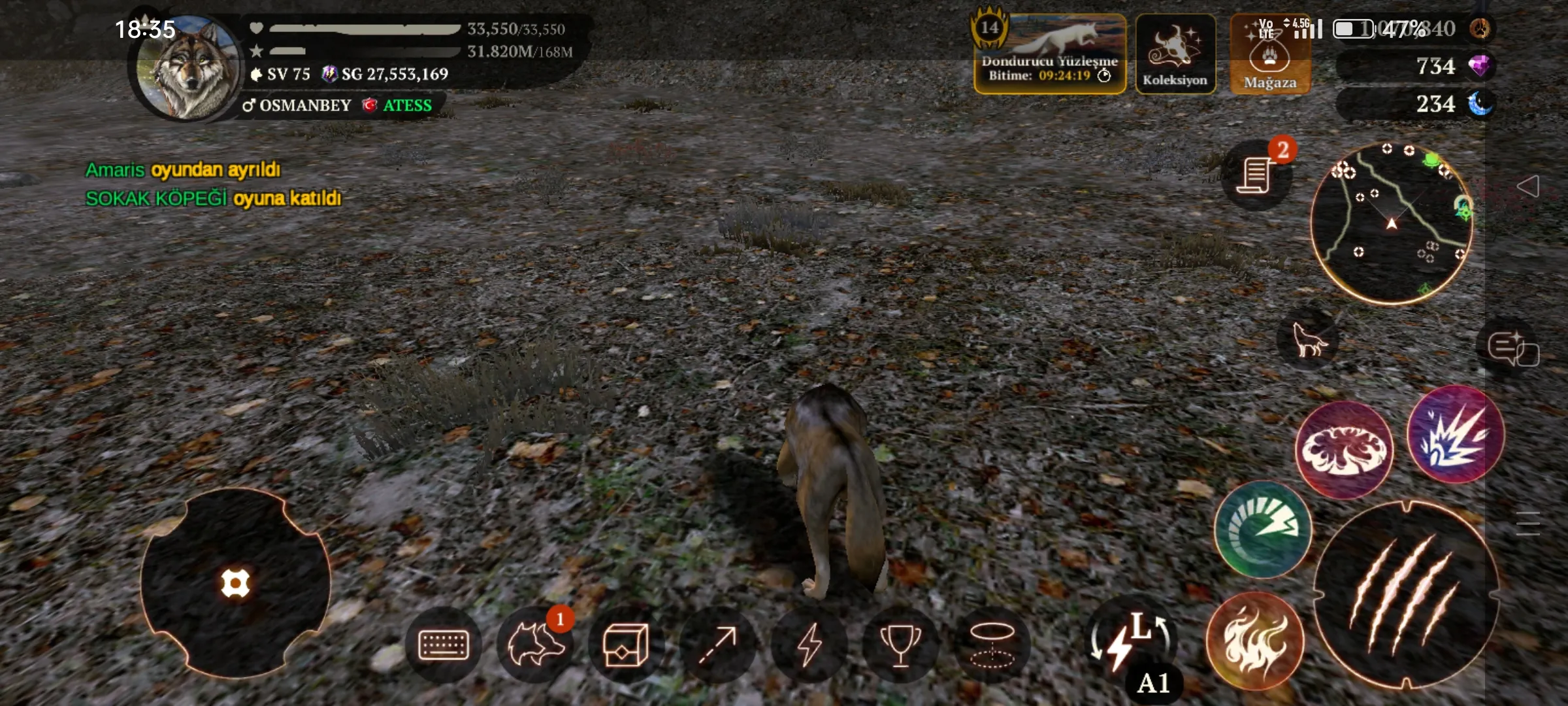Tap the wolf portrait avatar
The image size is (1568, 706).
tap(188, 68)
